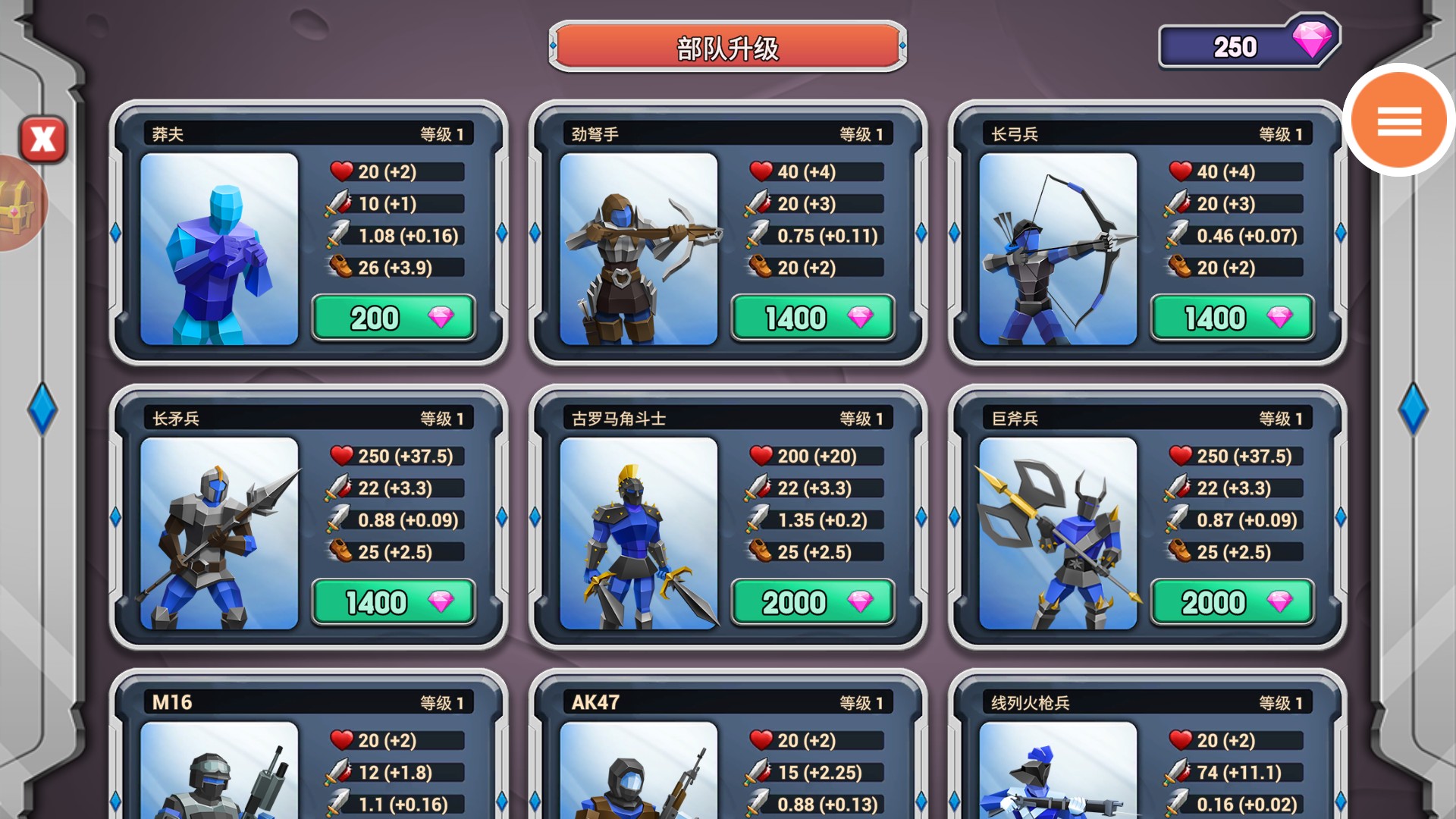This screenshot has width=1456, height=819.
Task: Upgrade 劲弩手 for 1400 gems
Action: coord(812,318)
